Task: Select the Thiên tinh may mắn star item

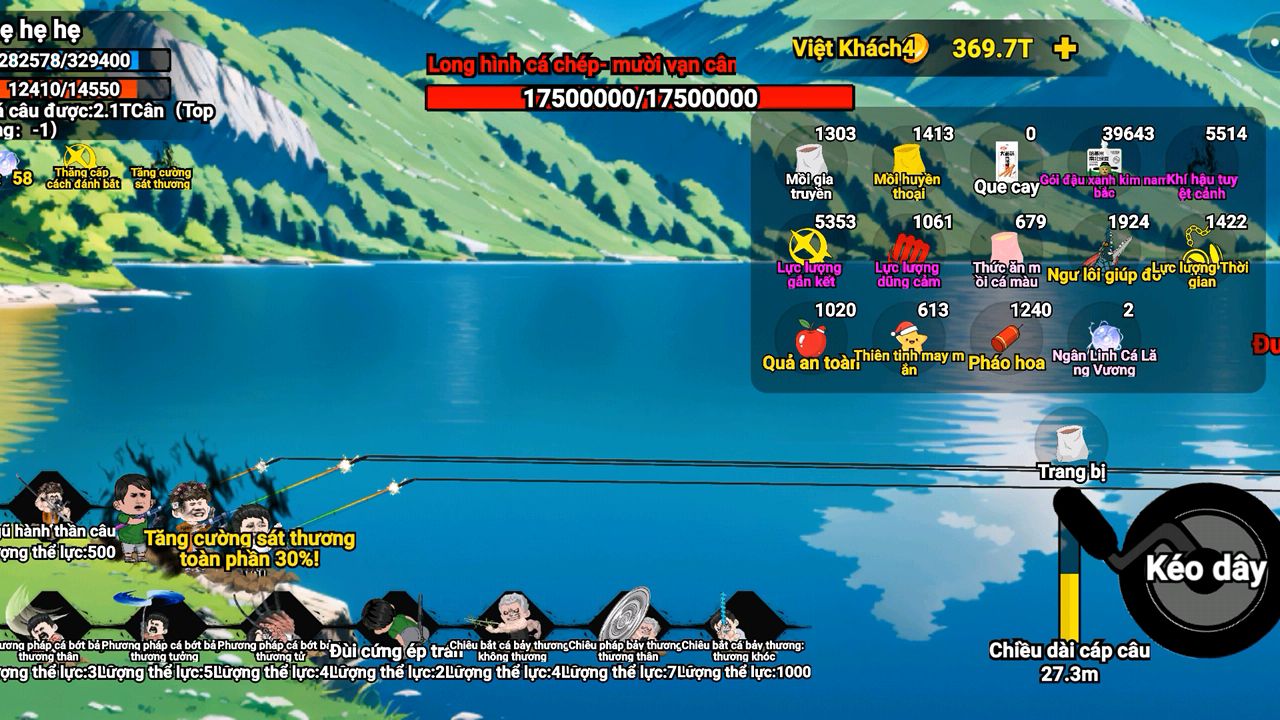Action: coord(906,336)
